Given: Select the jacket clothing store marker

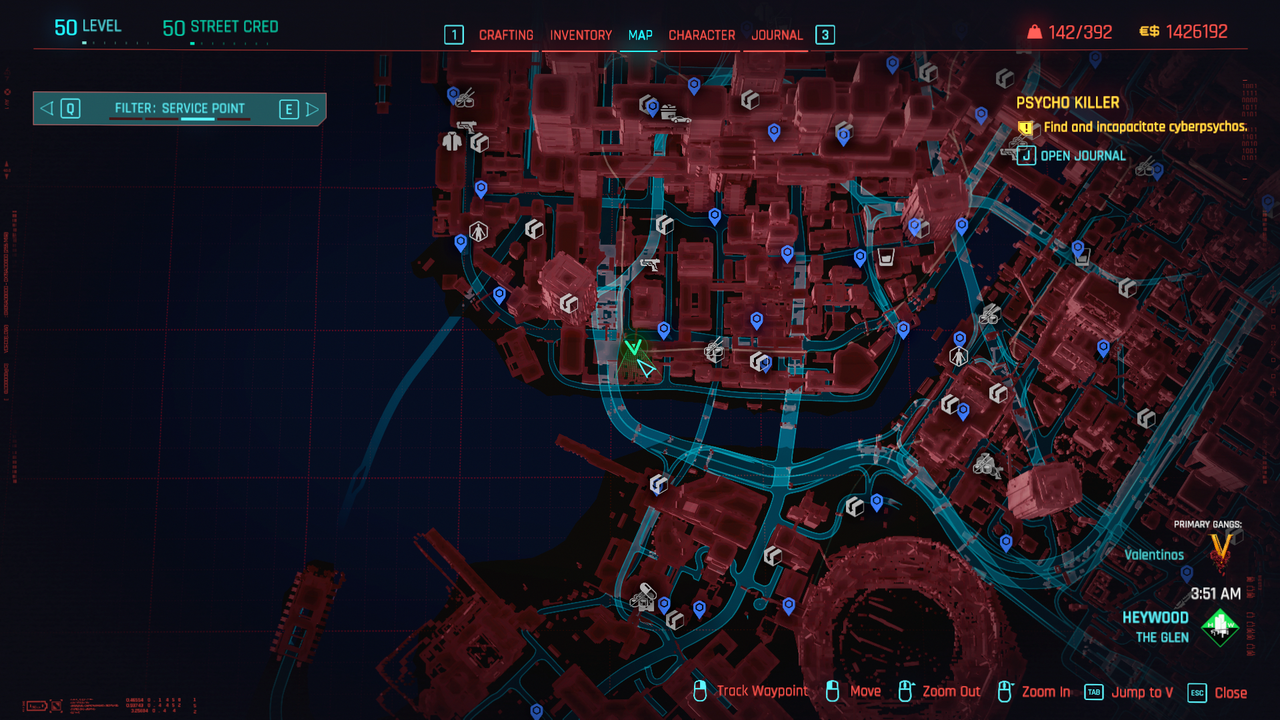Looking at the screenshot, I should click(451, 142).
